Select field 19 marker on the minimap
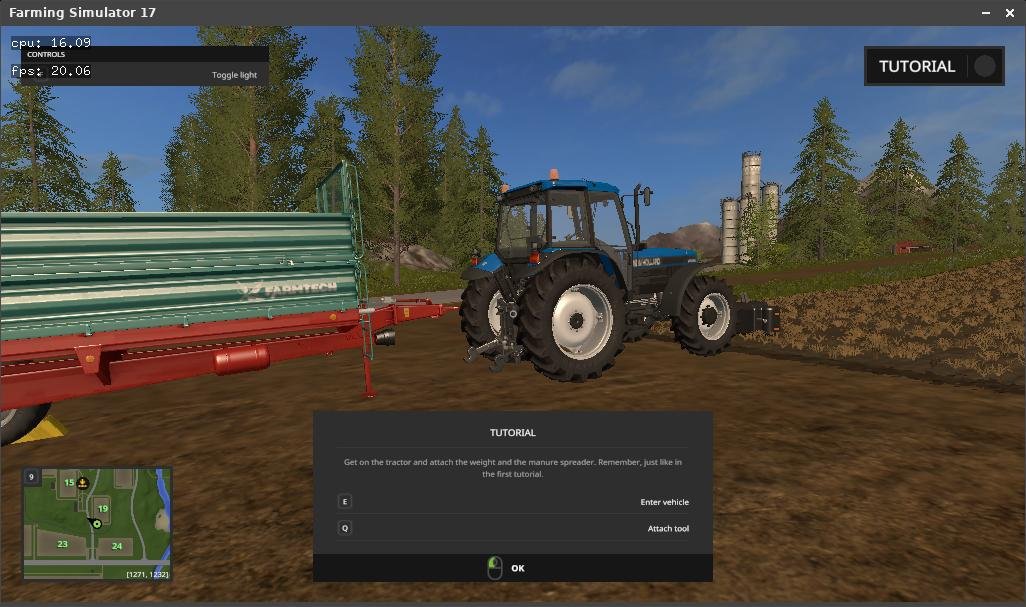This screenshot has width=1026, height=607. [102, 509]
